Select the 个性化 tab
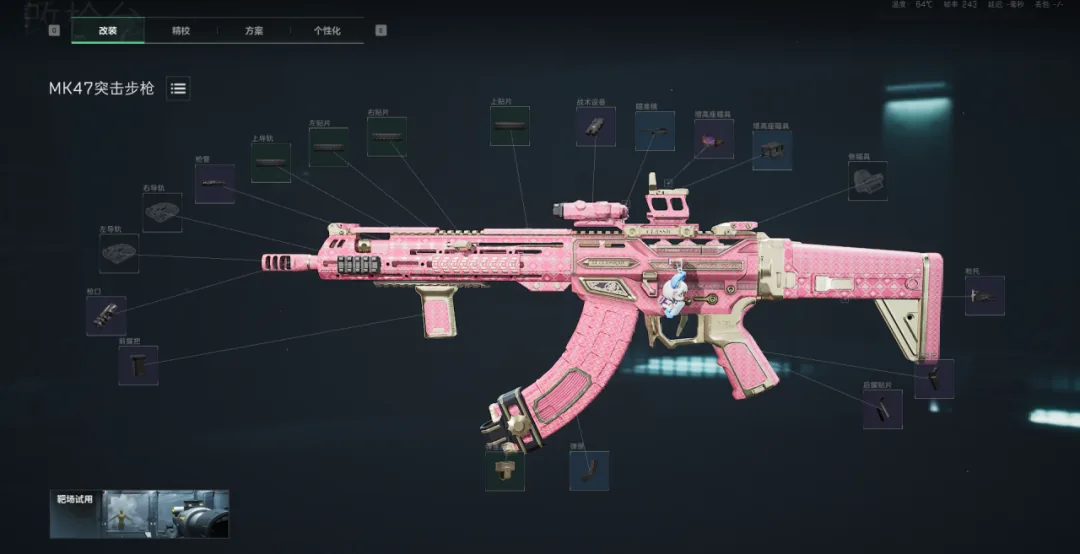Viewport: 1080px width, 554px height. pos(327,31)
